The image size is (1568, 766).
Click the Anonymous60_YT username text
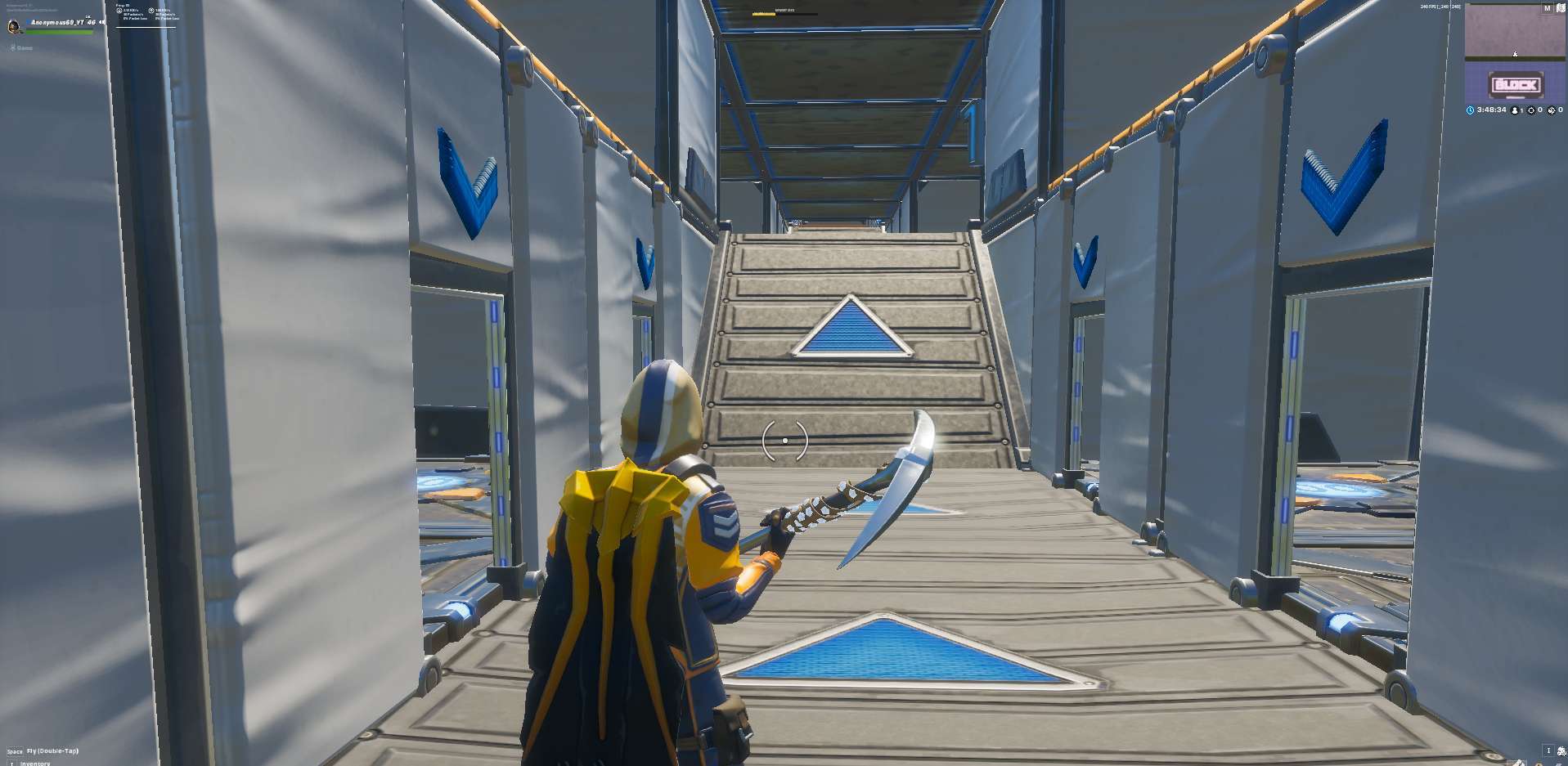click(59, 22)
